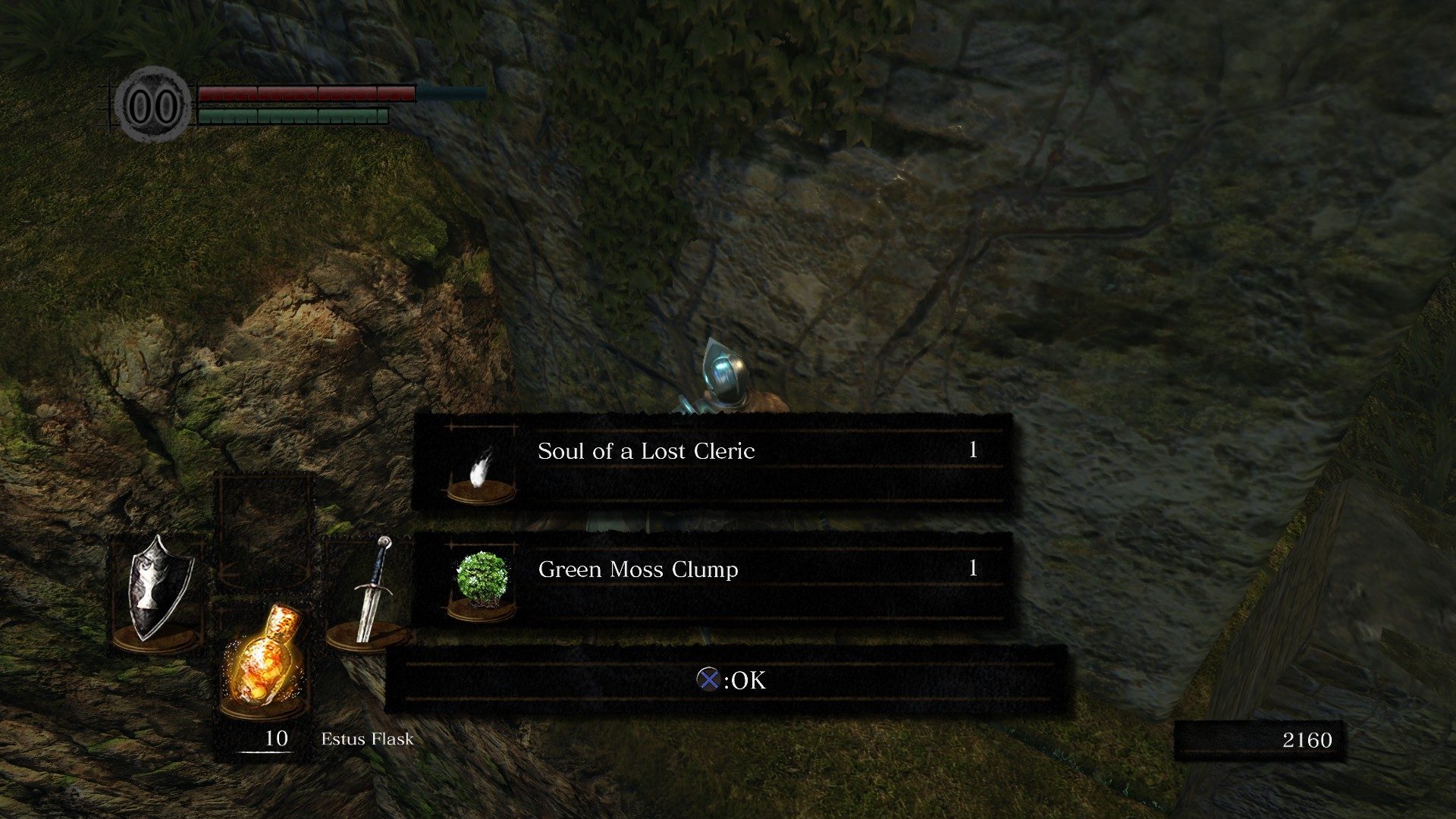The height and width of the screenshot is (819, 1456).
Task: Select the equipped shield slot
Action: [x=157, y=591]
